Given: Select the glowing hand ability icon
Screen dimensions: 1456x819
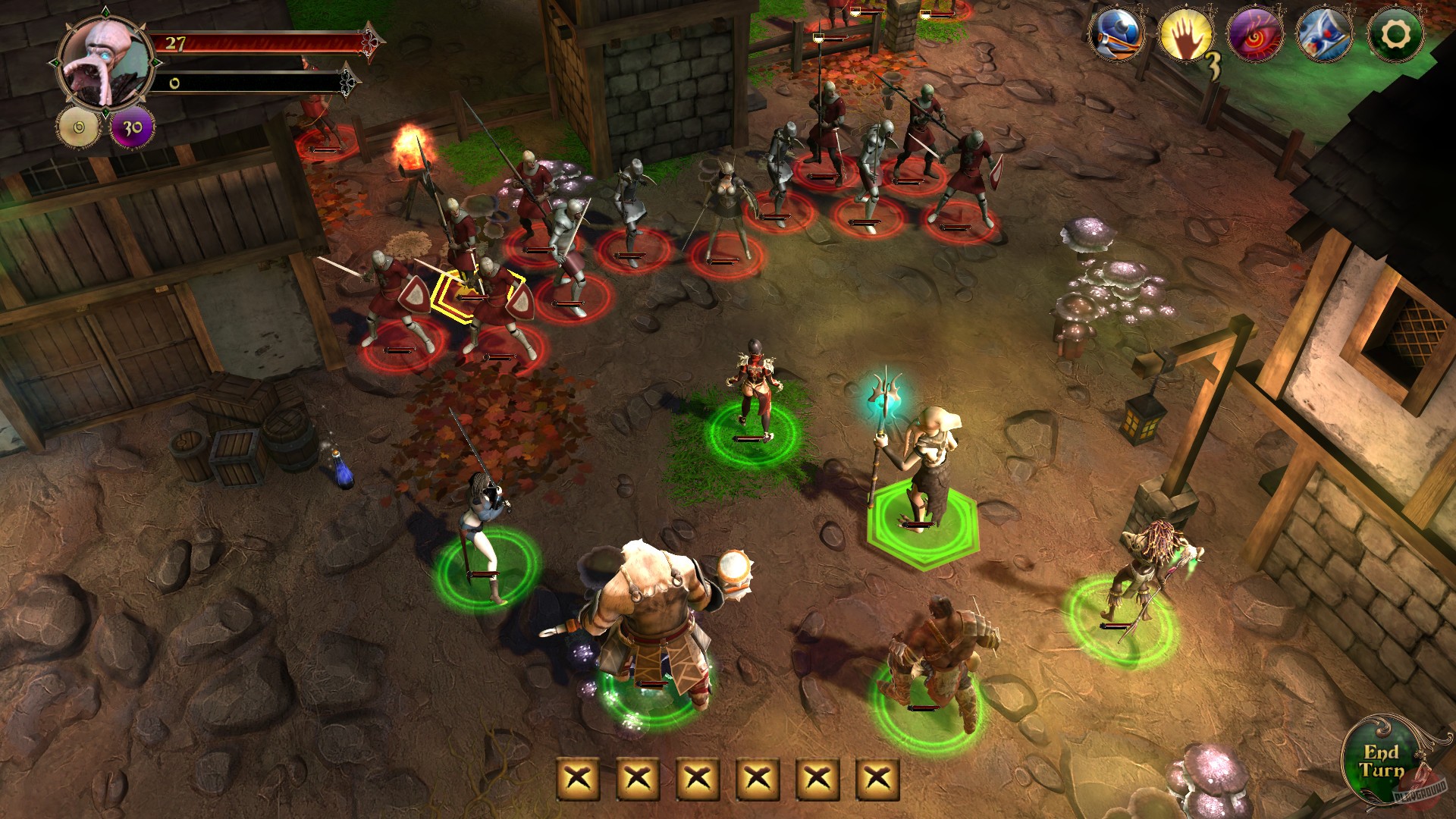Looking at the screenshot, I should point(1187,34).
